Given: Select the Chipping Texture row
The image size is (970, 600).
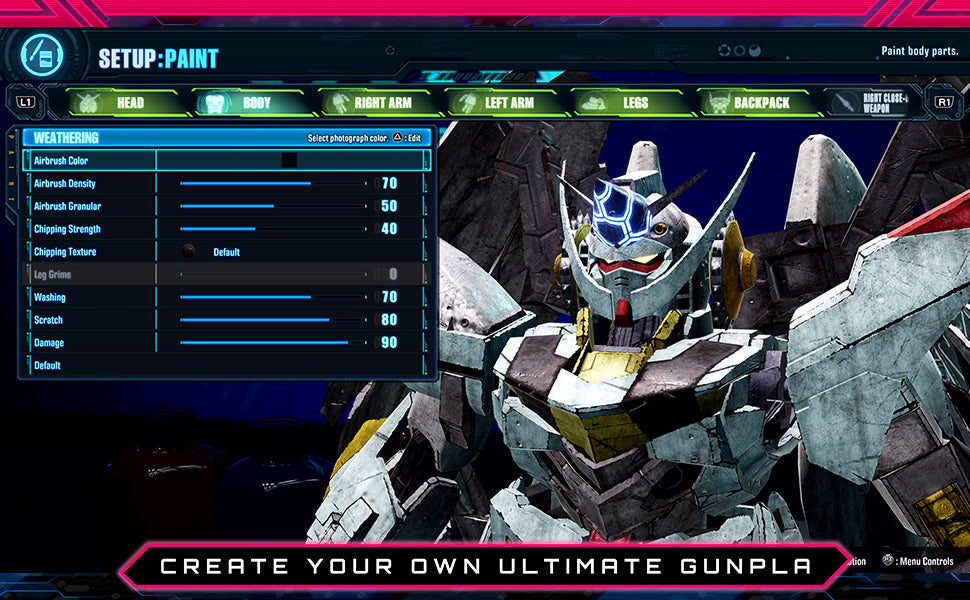Looking at the screenshot, I should point(226,252).
